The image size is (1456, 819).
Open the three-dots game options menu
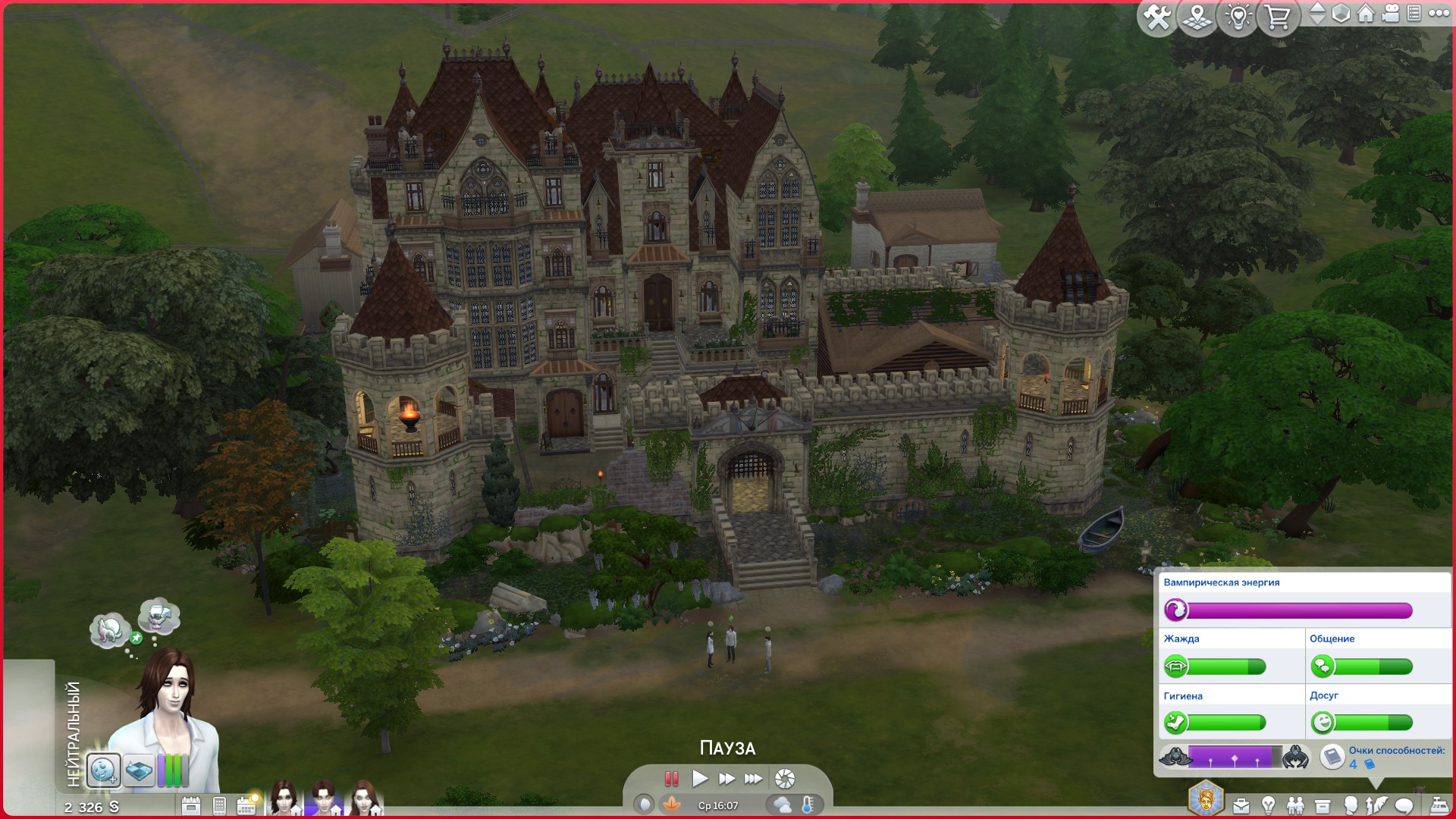pyautogui.click(x=1439, y=14)
